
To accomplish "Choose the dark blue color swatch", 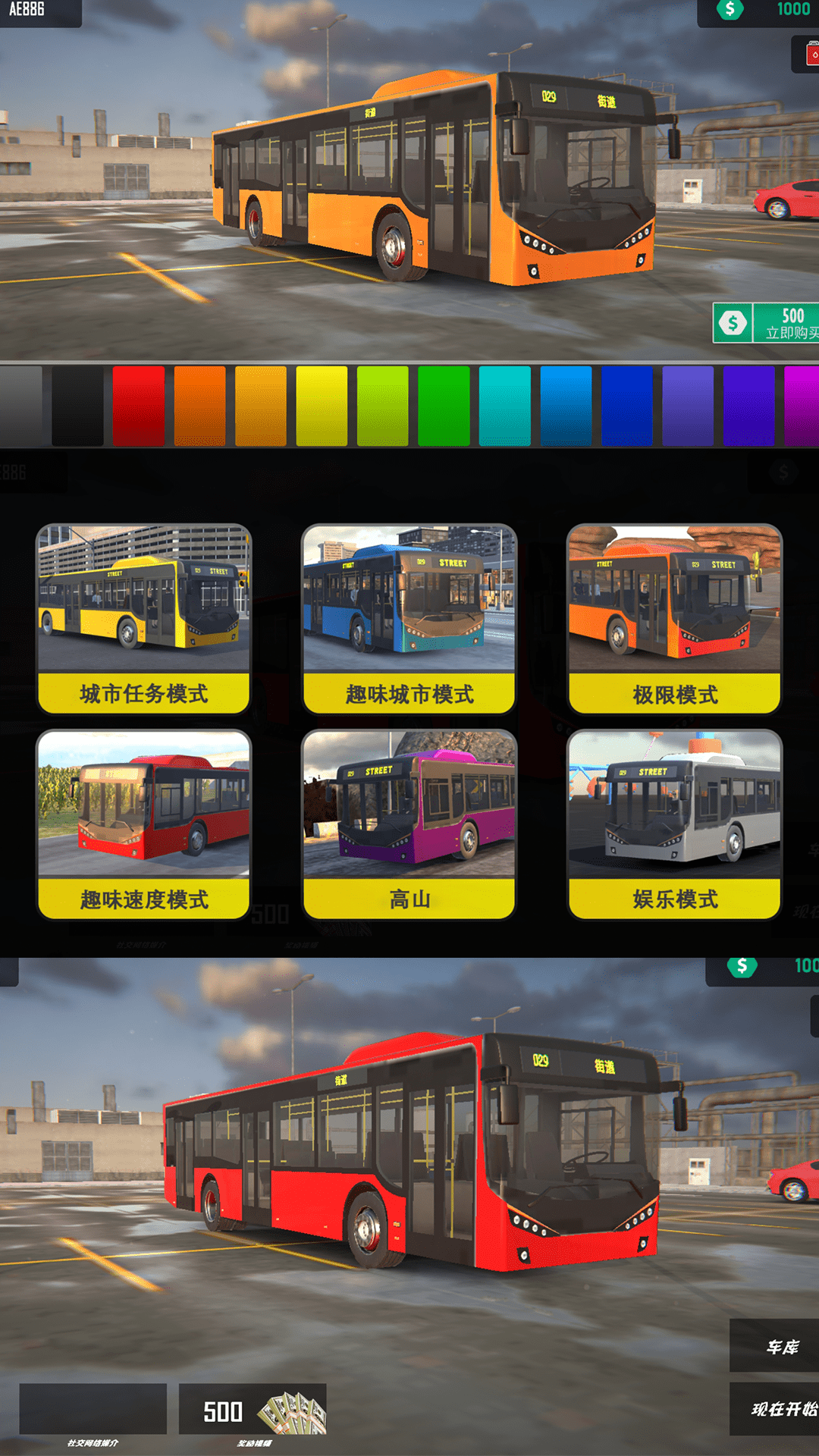I will (x=626, y=406).
